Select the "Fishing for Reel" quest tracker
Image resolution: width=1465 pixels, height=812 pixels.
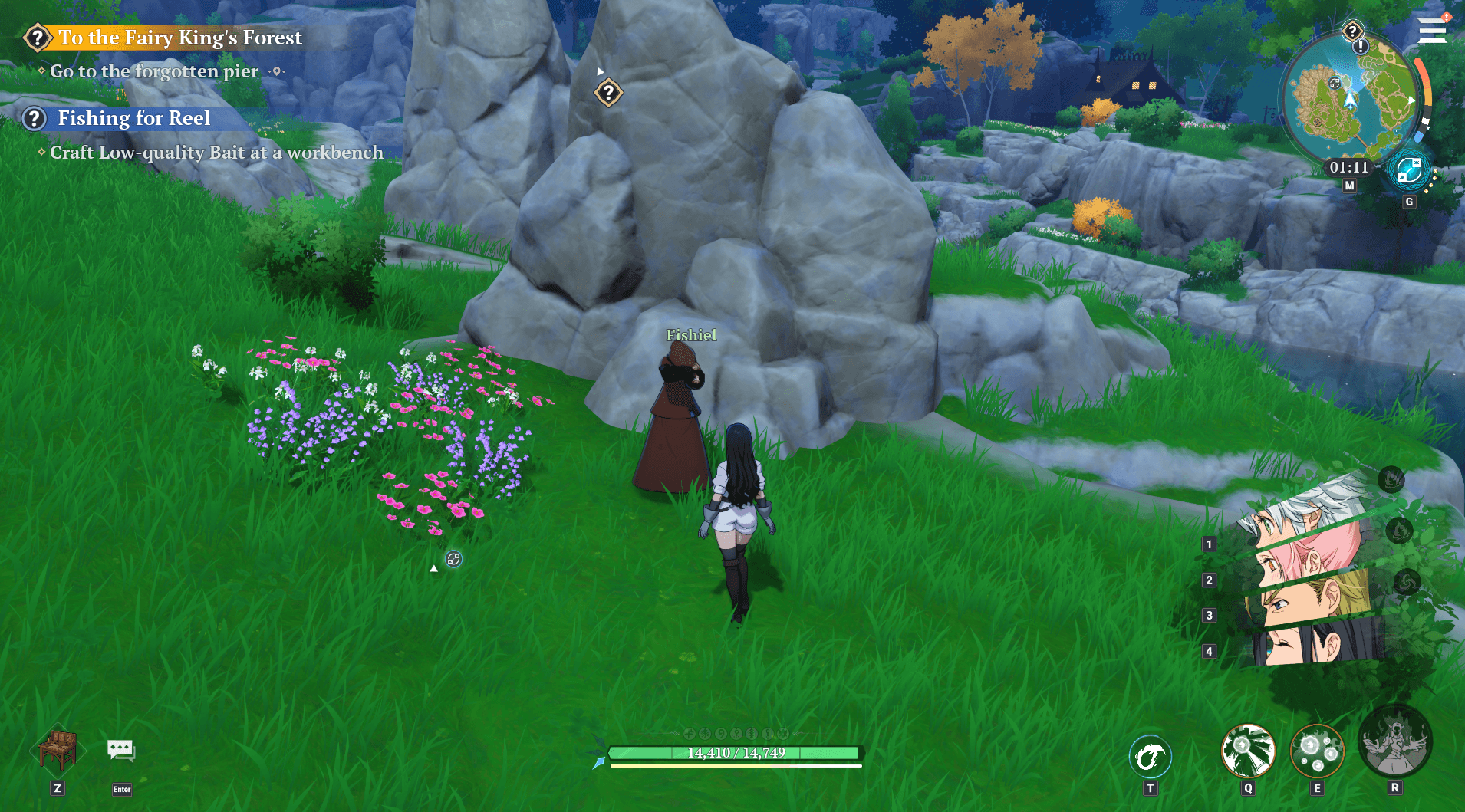133,118
